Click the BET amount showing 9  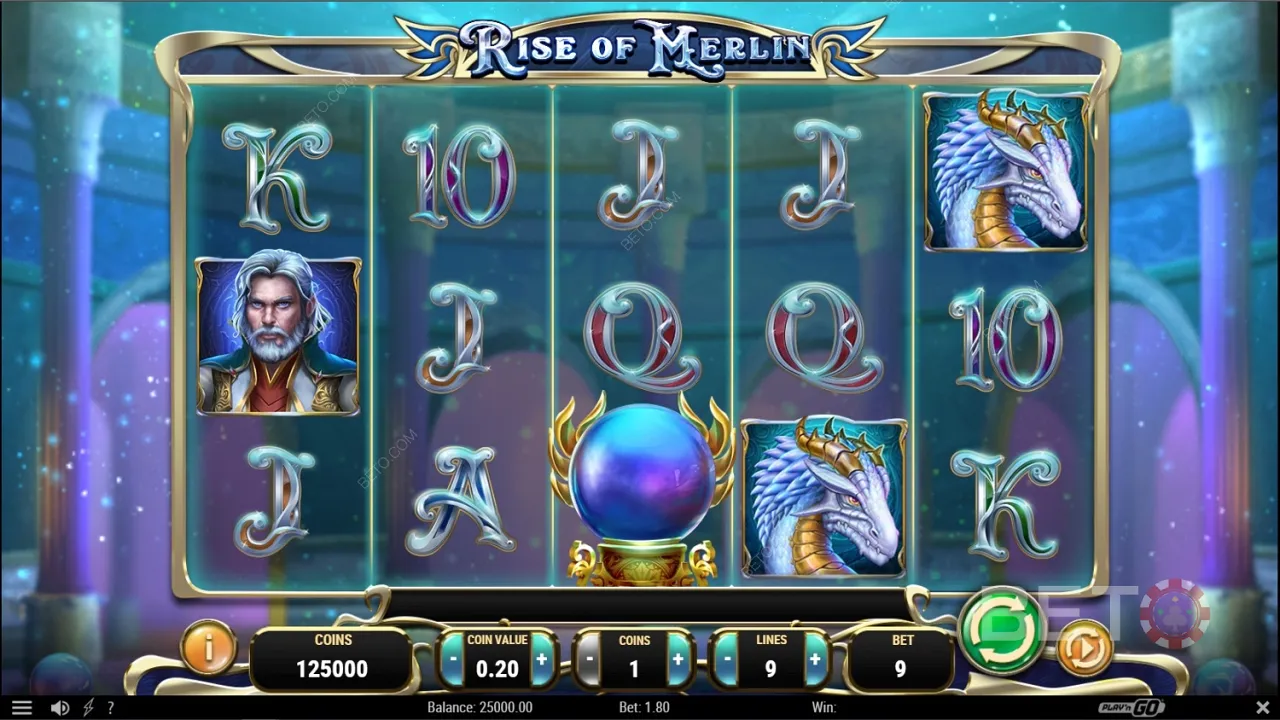pyautogui.click(x=903, y=658)
